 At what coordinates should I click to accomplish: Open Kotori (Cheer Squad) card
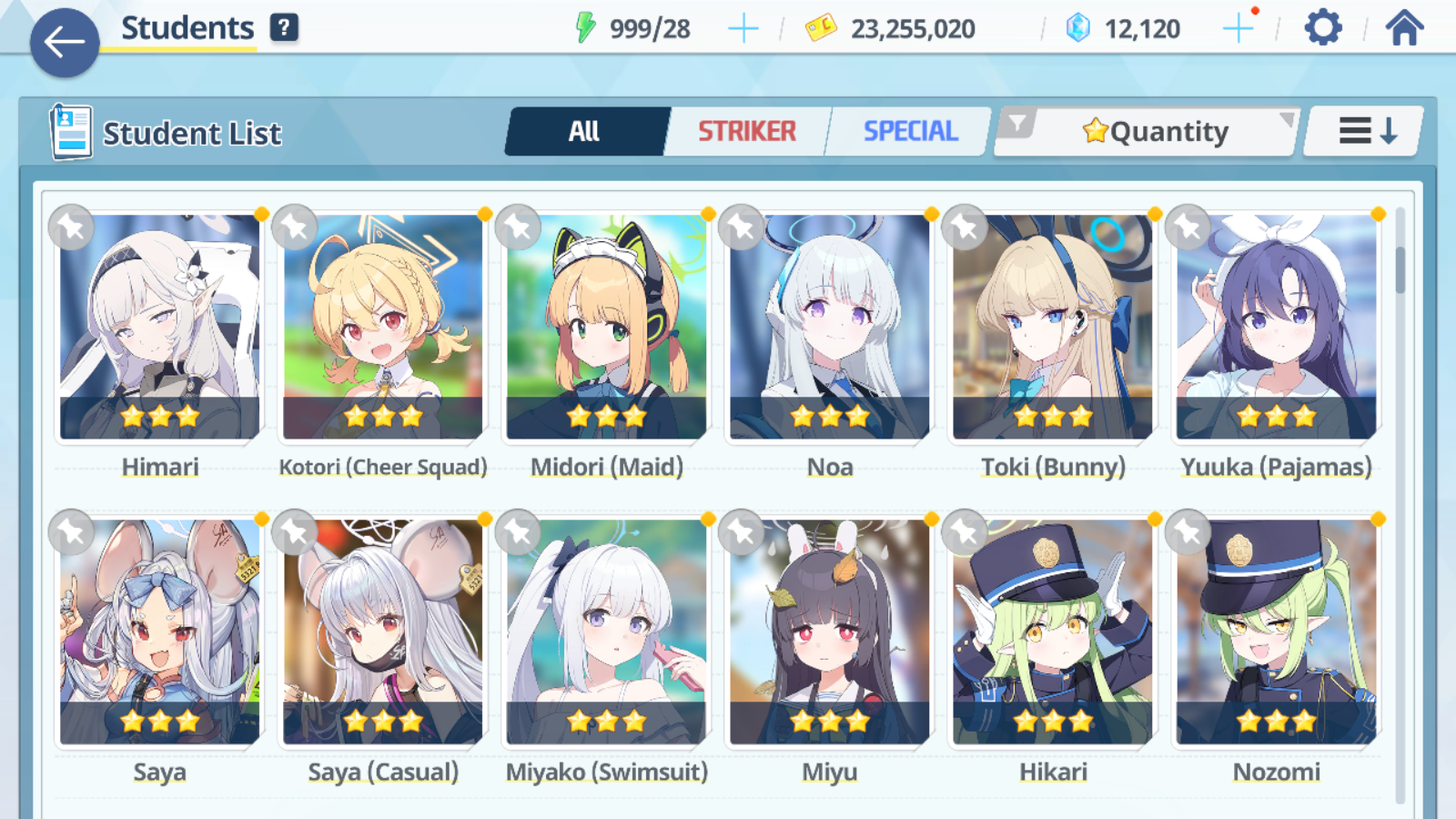point(383,328)
